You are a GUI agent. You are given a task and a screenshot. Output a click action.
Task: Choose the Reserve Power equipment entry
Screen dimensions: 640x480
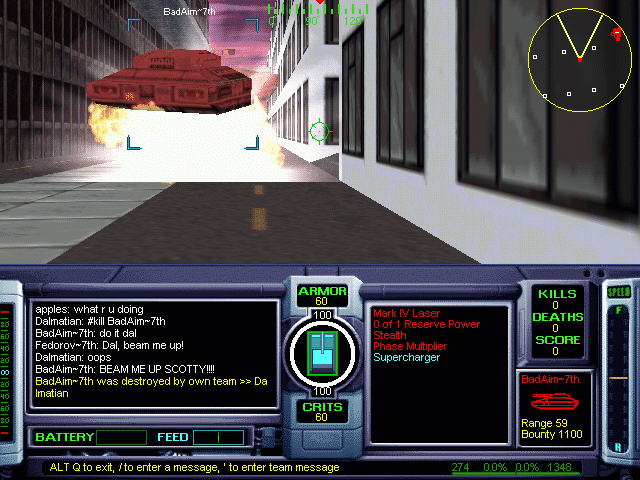pos(425,324)
